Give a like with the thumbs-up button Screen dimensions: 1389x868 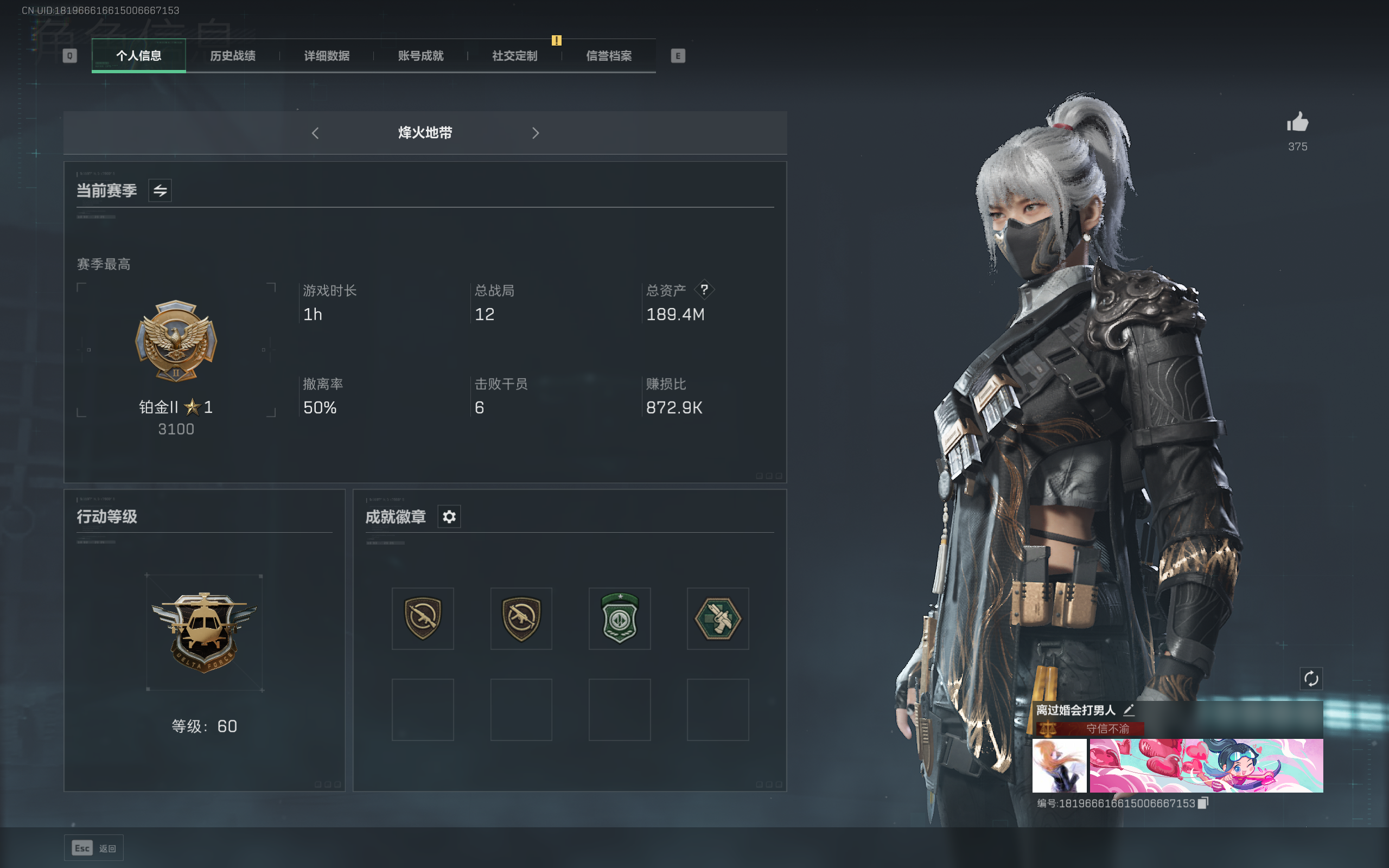tap(1298, 122)
